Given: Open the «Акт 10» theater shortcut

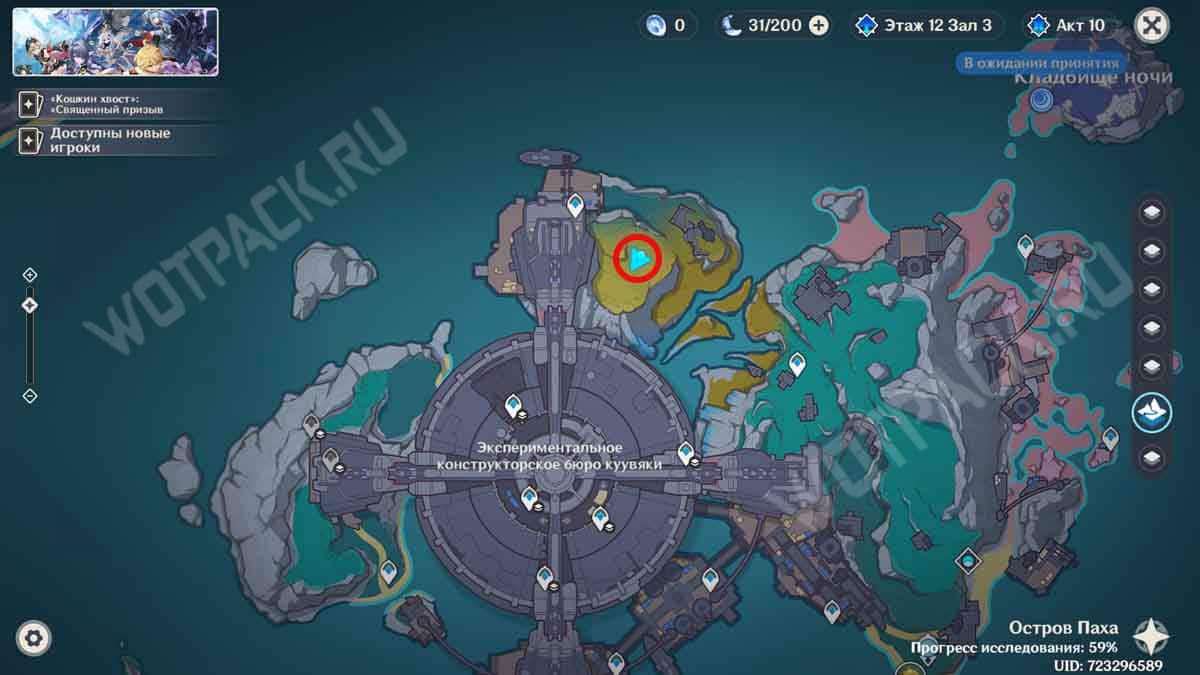Looking at the screenshot, I should pos(1071,25).
